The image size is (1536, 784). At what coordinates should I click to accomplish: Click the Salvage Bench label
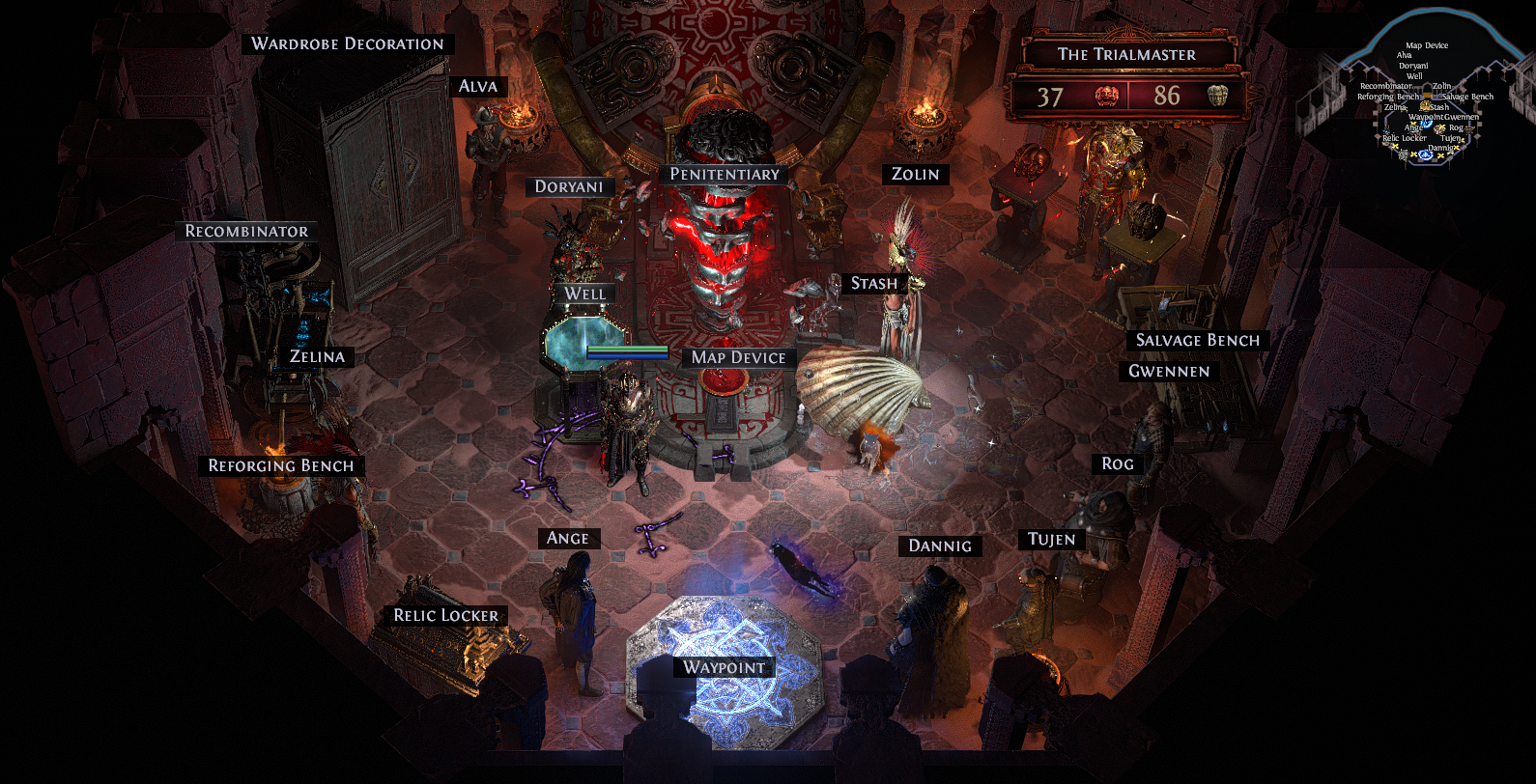(1197, 340)
